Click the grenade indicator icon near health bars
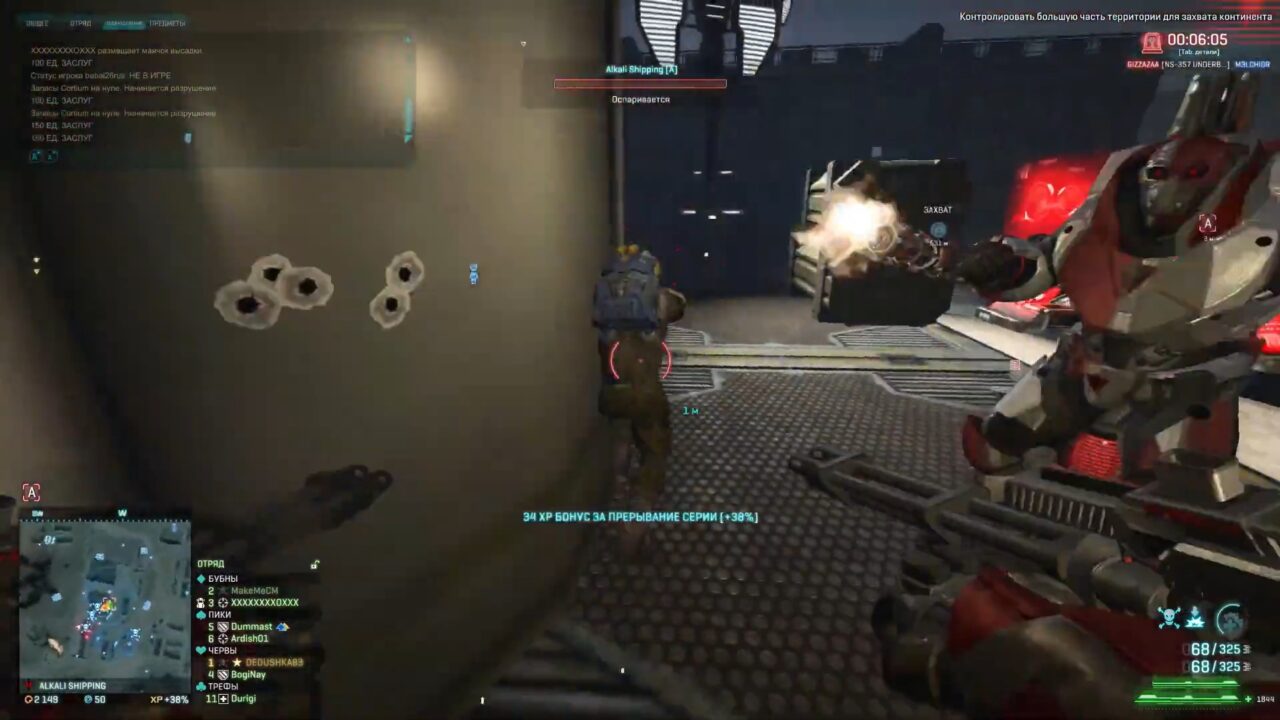This screenshot has height=720, width=1280. (x=1196, y=619)
